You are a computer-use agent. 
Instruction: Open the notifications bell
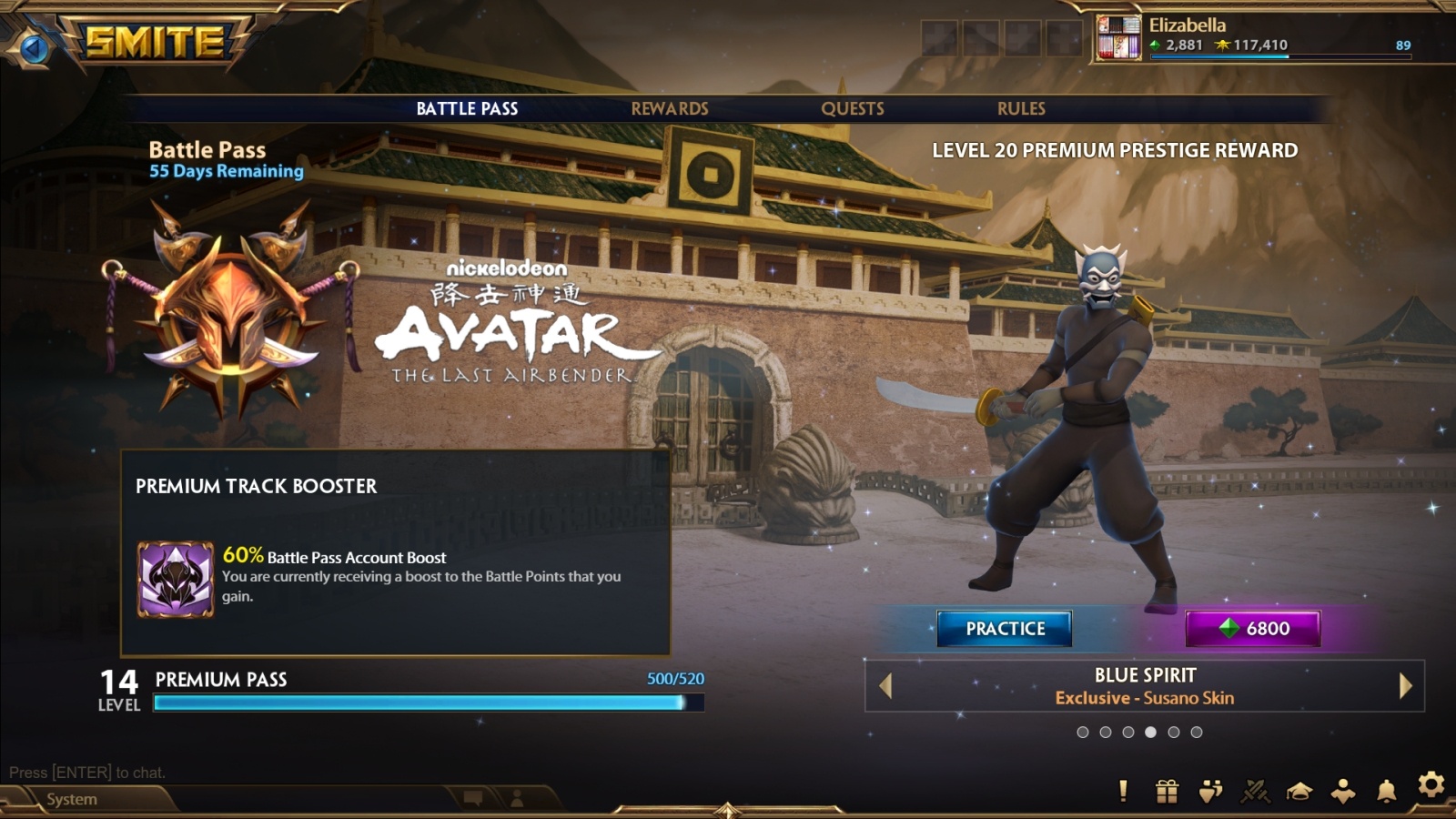click(1386, 791)
